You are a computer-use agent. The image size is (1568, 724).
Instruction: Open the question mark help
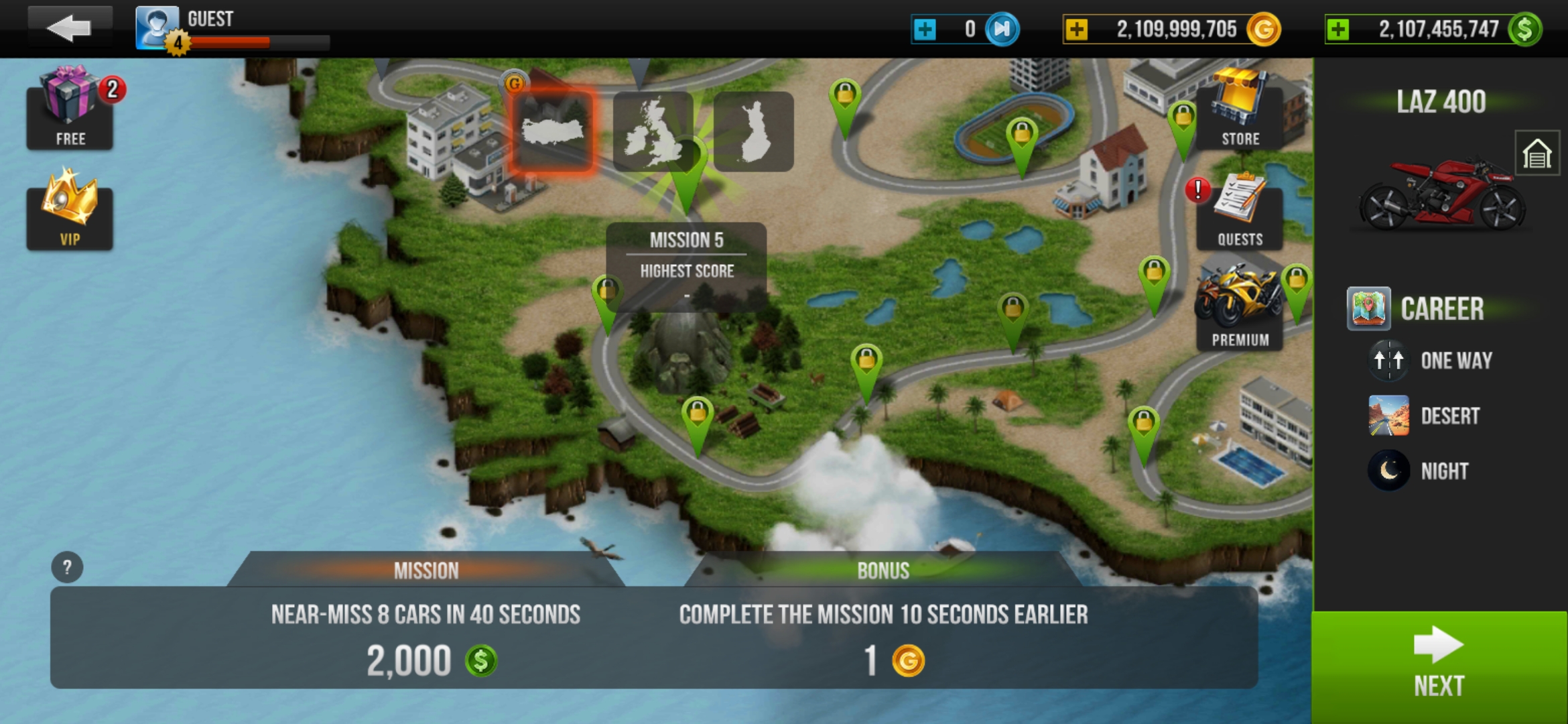pyautogui.click(x=67, y=568)
